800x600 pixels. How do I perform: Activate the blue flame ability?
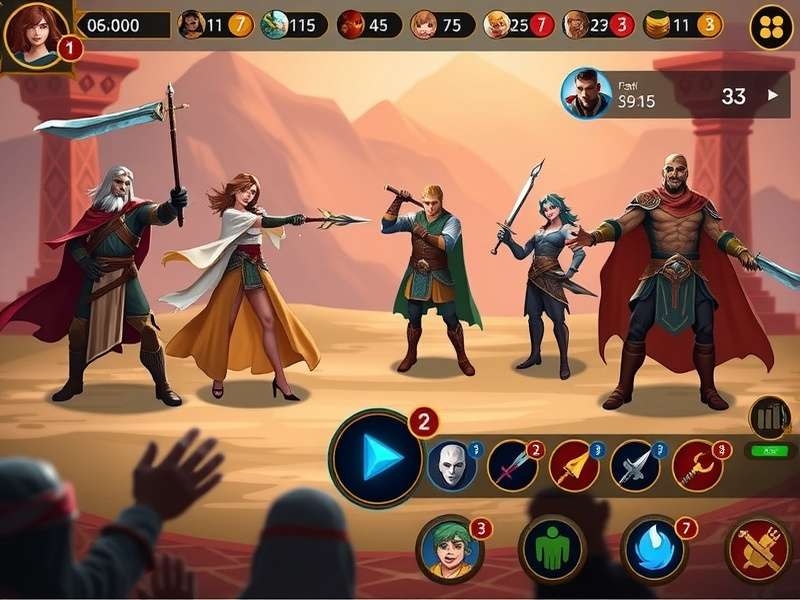coord(653,549)
